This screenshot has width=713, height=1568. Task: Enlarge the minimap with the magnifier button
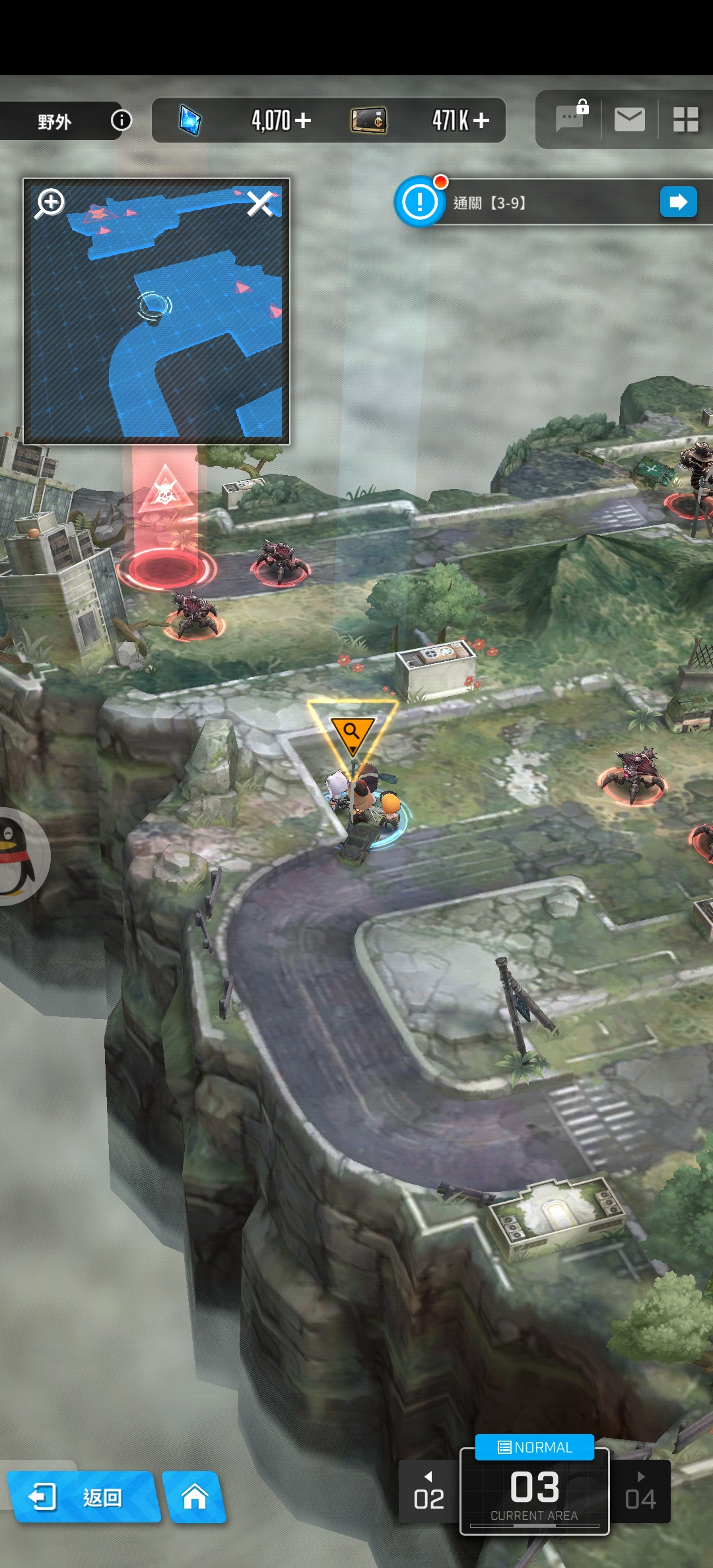click(51, 203)
